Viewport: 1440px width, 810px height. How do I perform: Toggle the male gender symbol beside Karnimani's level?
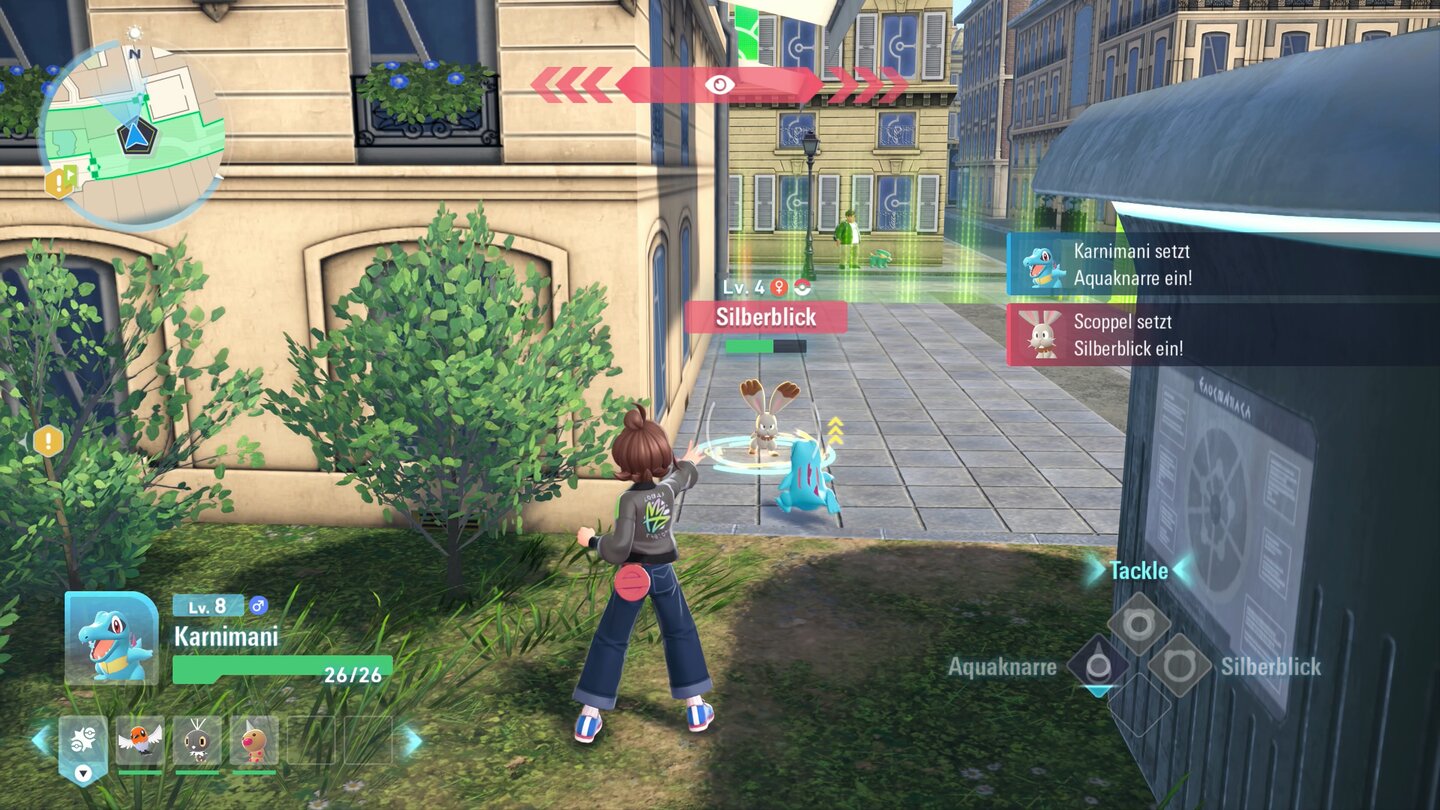click(x=258, y=606)
